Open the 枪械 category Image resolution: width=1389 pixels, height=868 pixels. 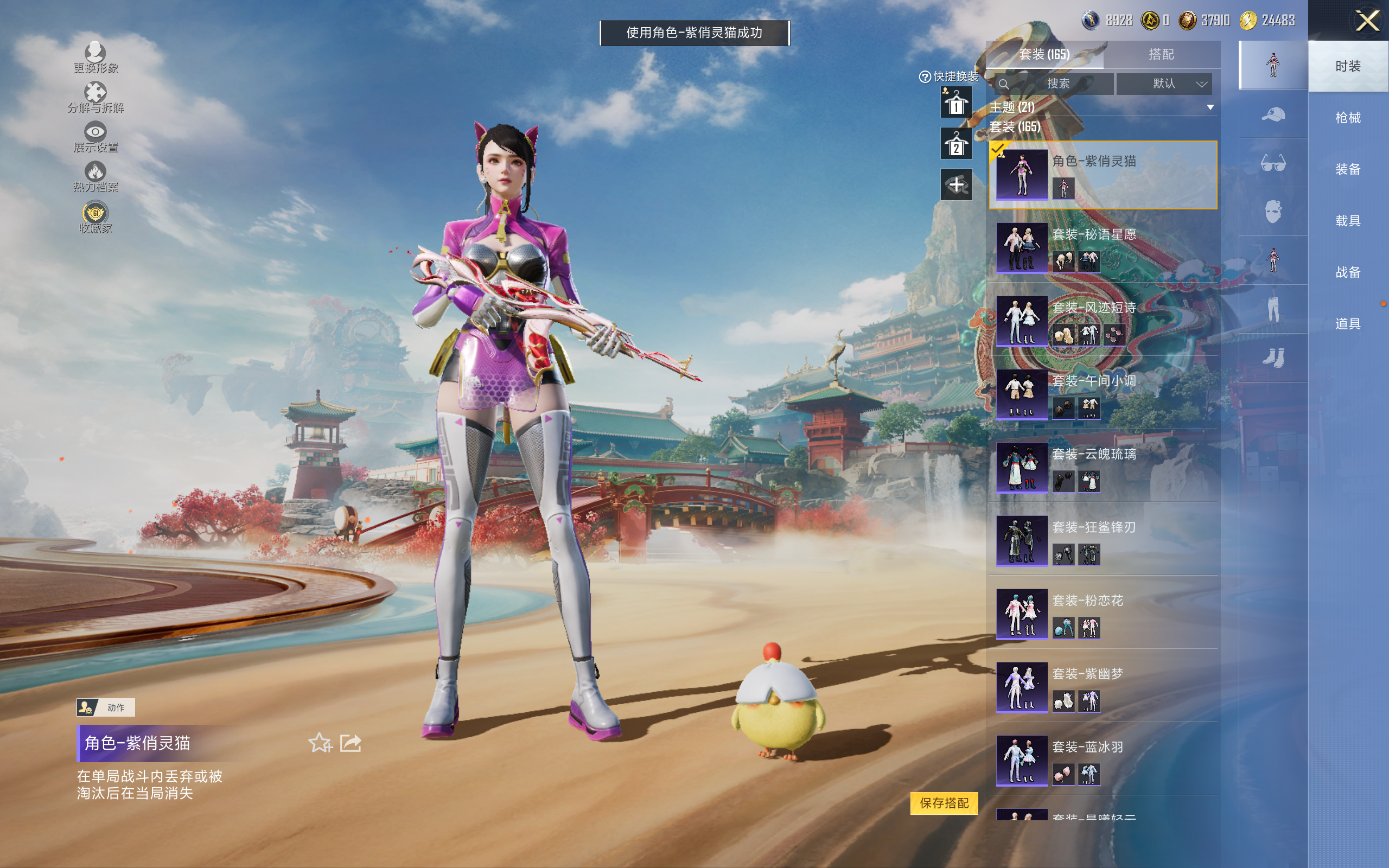click(x=1347, y=118)
